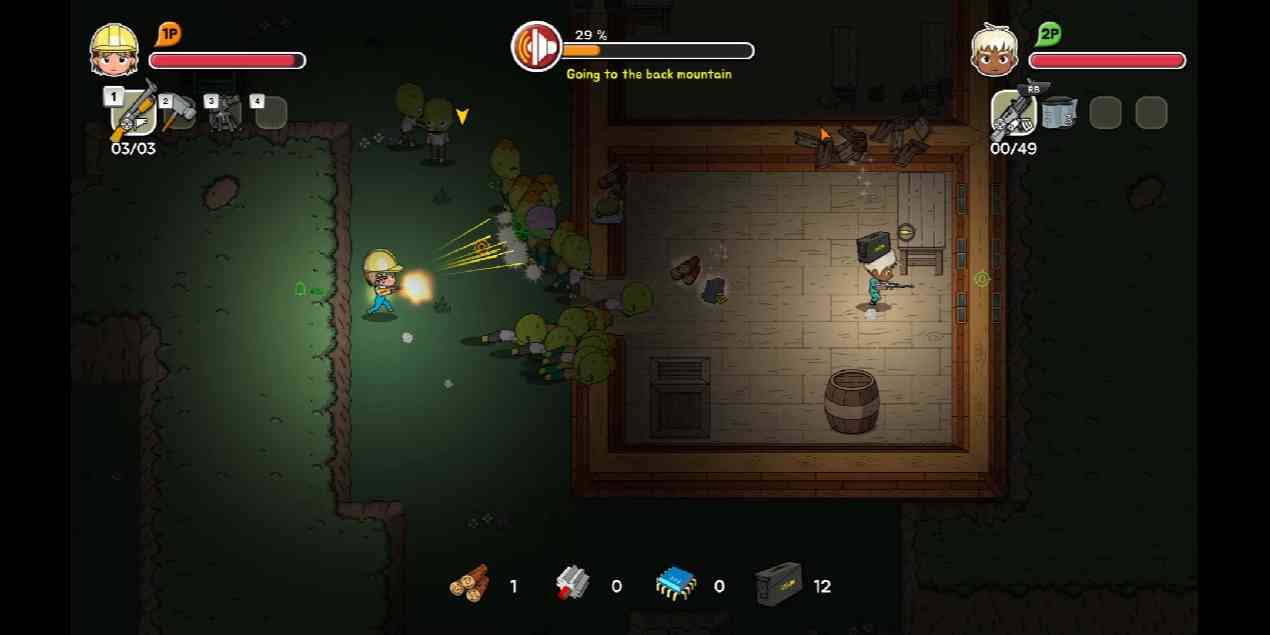The image size is (1270, 635).
Task: Click the 2P blond character portrait
Action: click(x=994, y=50)
